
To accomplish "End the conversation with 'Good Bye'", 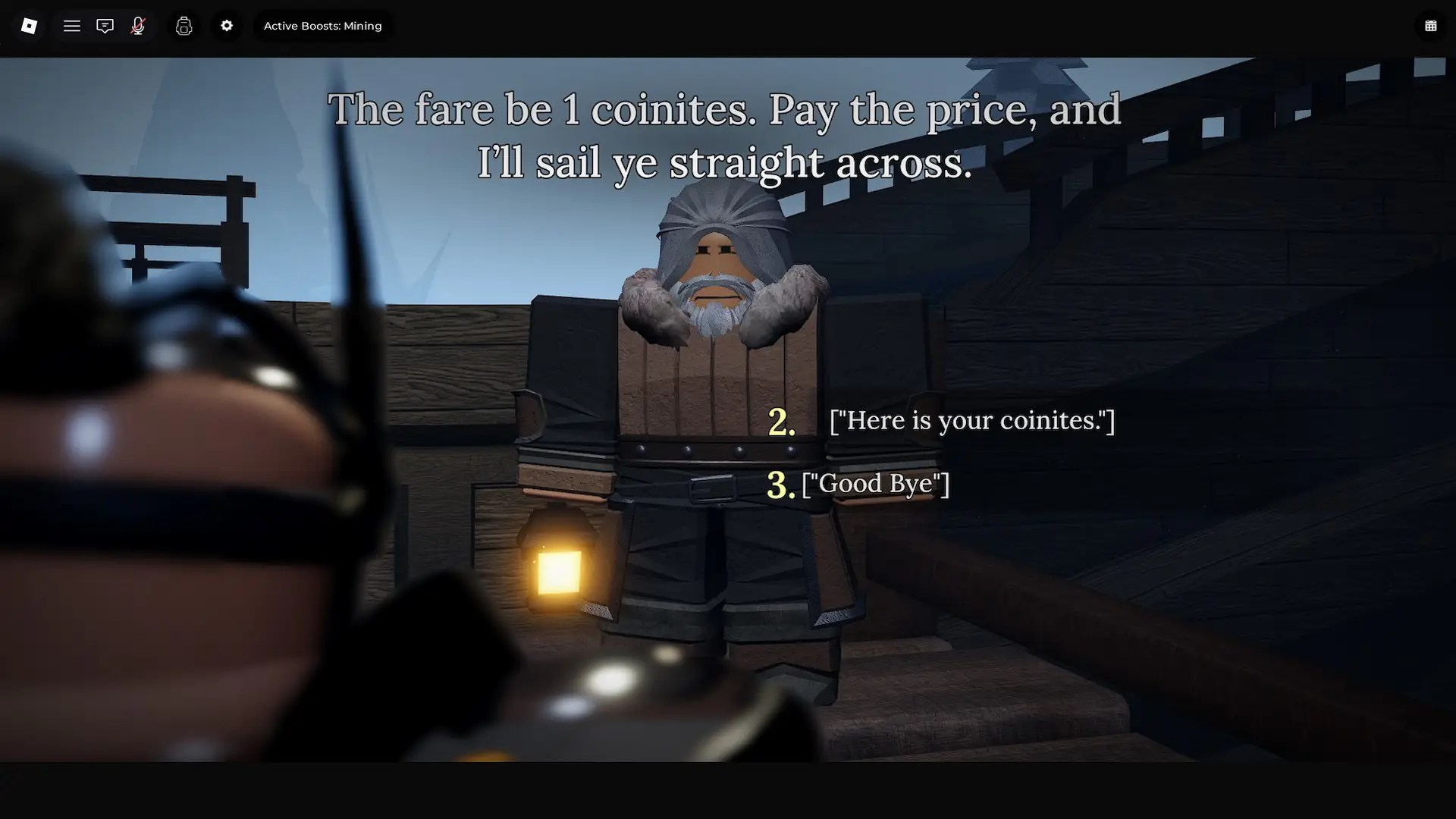I will click(874, 483).
